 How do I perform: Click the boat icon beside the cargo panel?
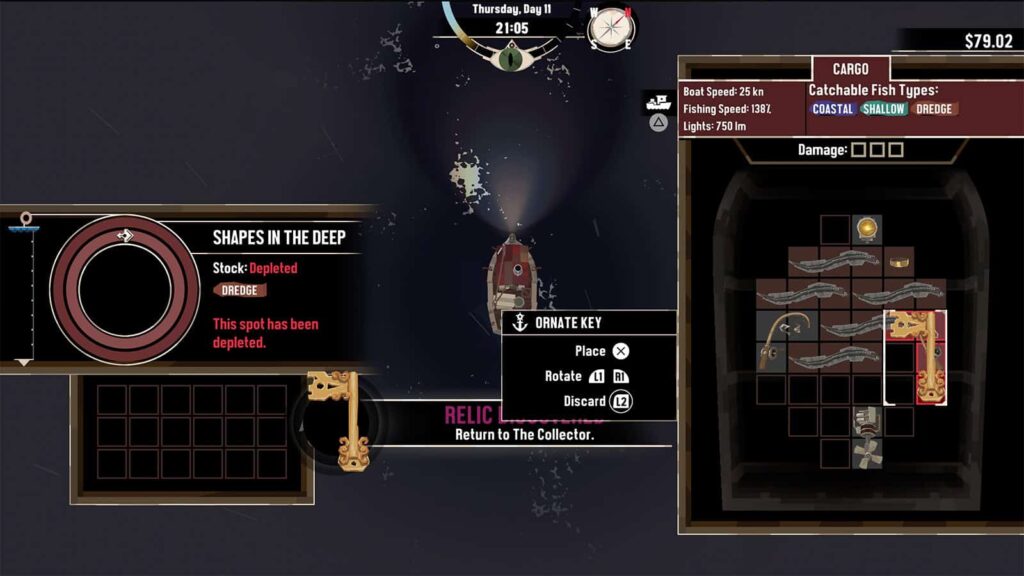658,102
